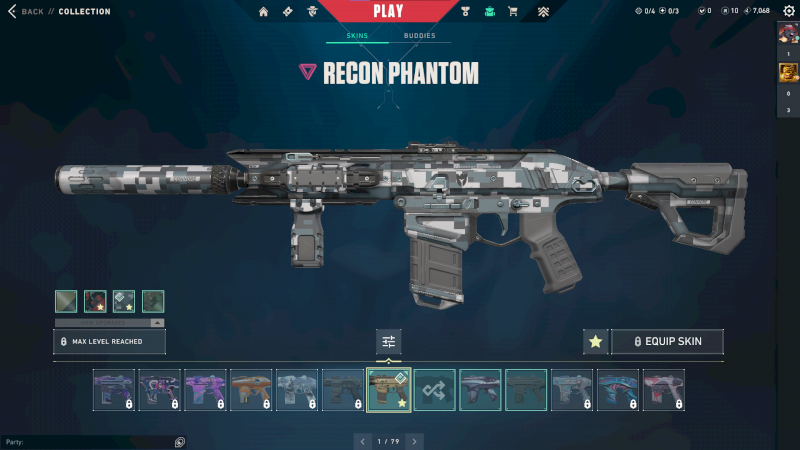Open the party chat input box

coord(90,441)
